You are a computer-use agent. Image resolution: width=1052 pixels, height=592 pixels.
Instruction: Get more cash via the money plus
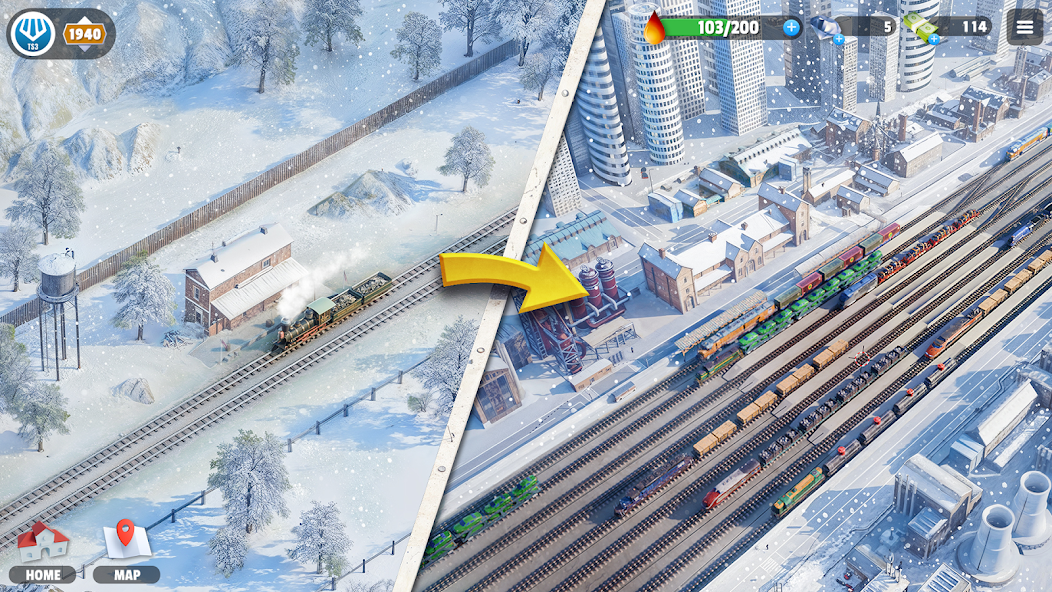[x=934, y=39]
